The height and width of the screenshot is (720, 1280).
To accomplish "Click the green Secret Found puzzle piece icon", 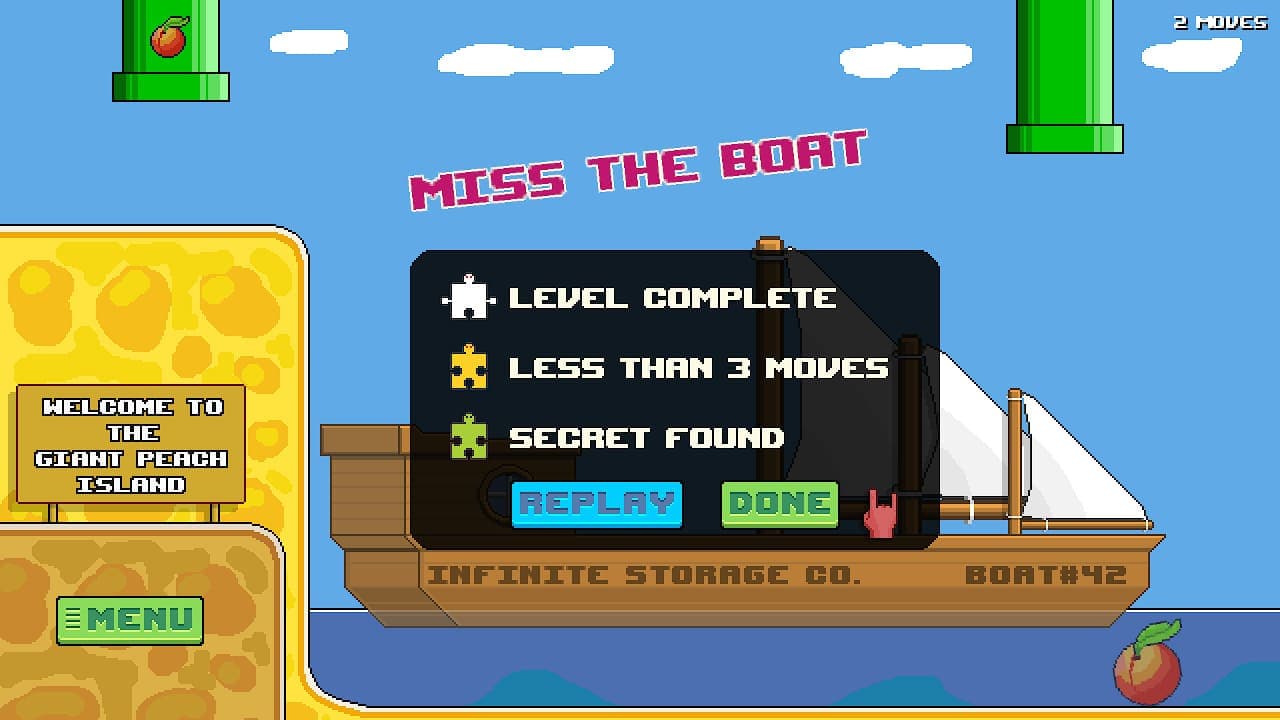I will point(468,437).
